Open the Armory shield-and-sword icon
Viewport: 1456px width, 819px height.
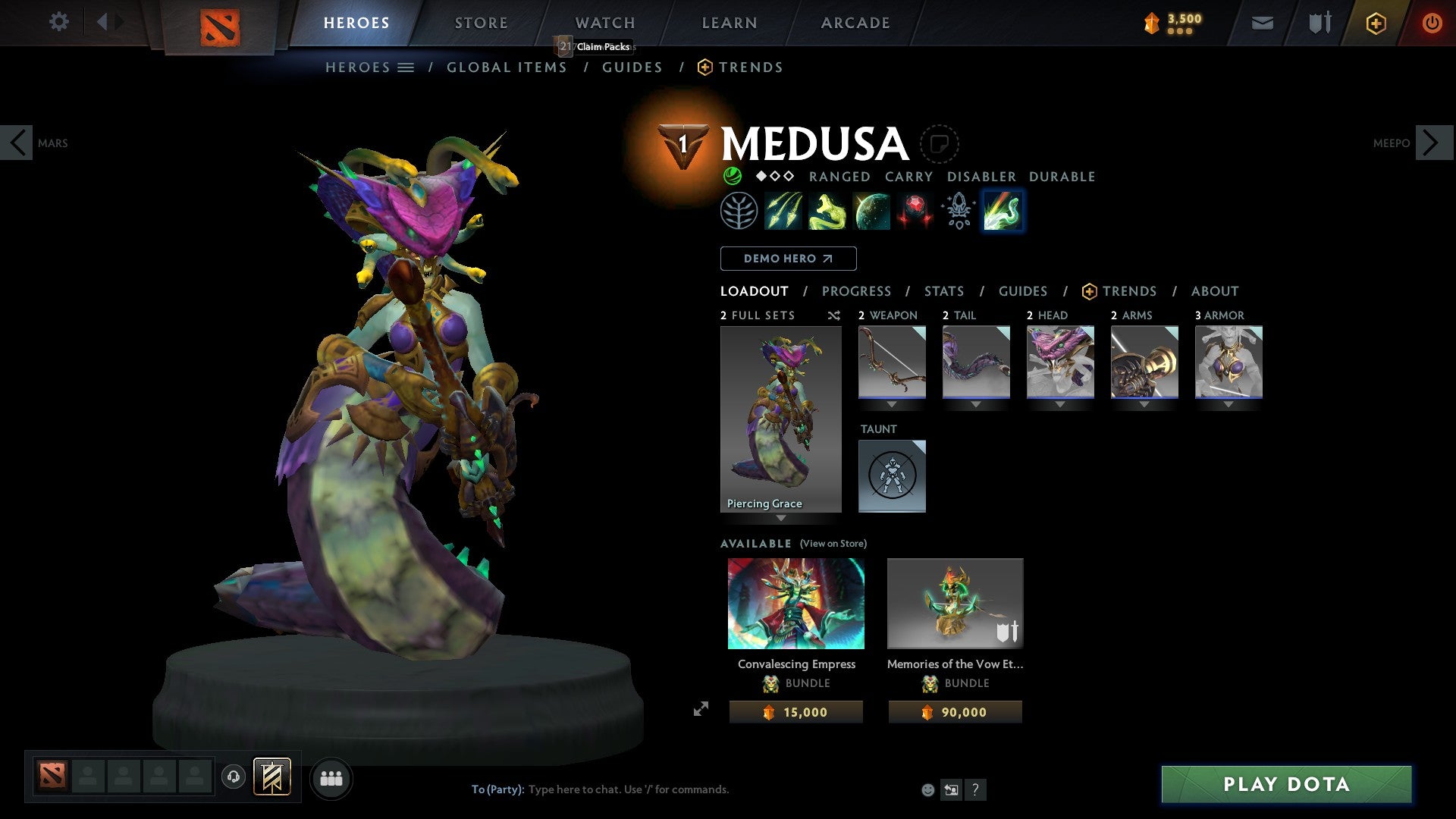(x=1319, y=23)
